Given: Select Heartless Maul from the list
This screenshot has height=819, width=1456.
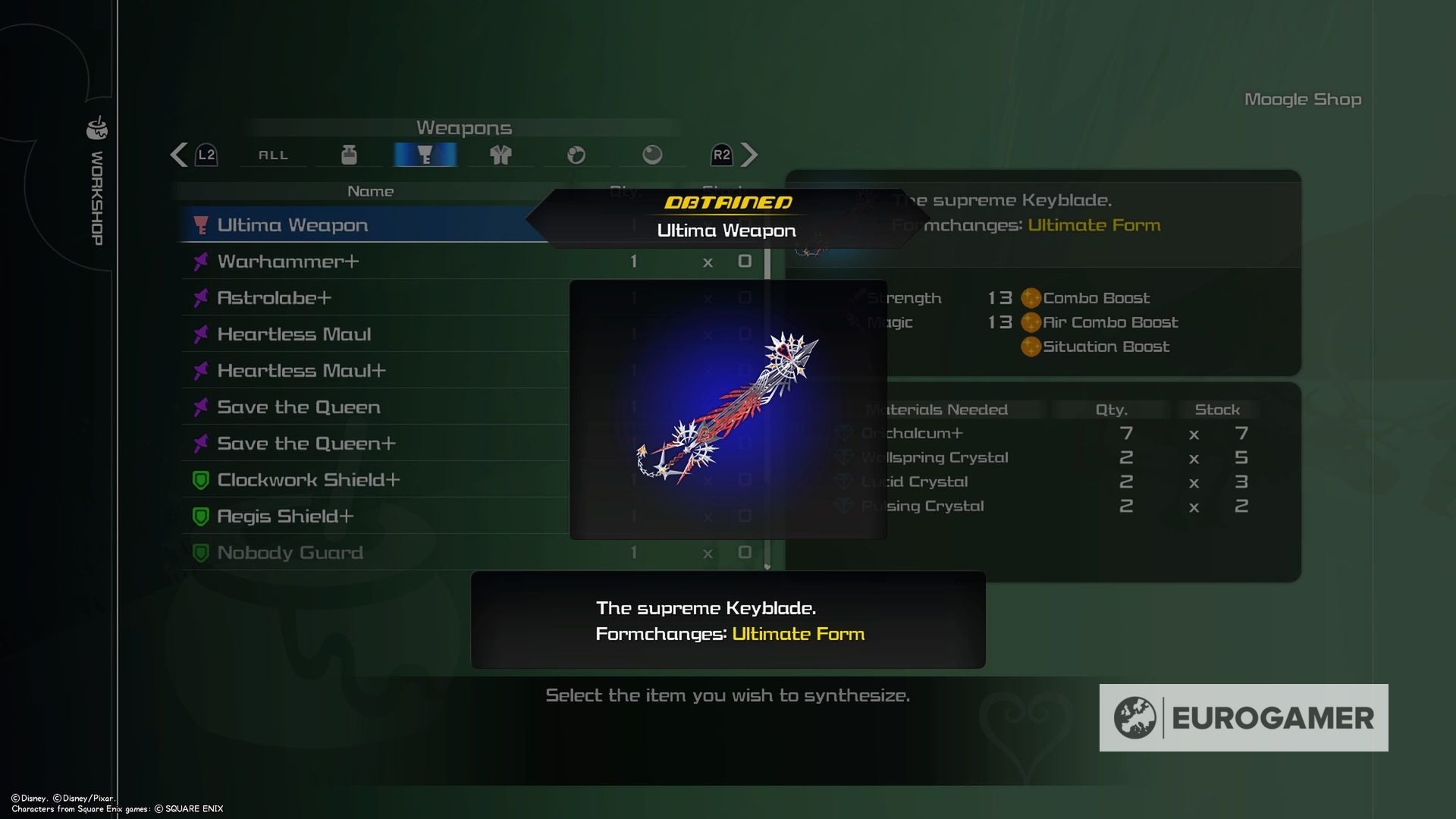Looking at the screenshot, I should (x=294, y=334).
